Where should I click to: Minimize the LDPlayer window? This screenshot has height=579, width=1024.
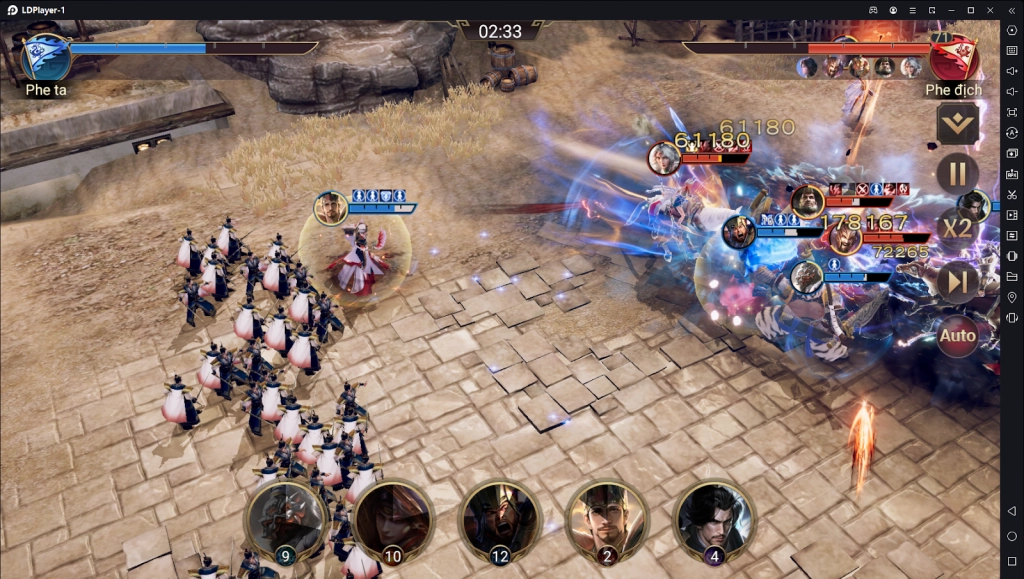(x=950, y=10)
